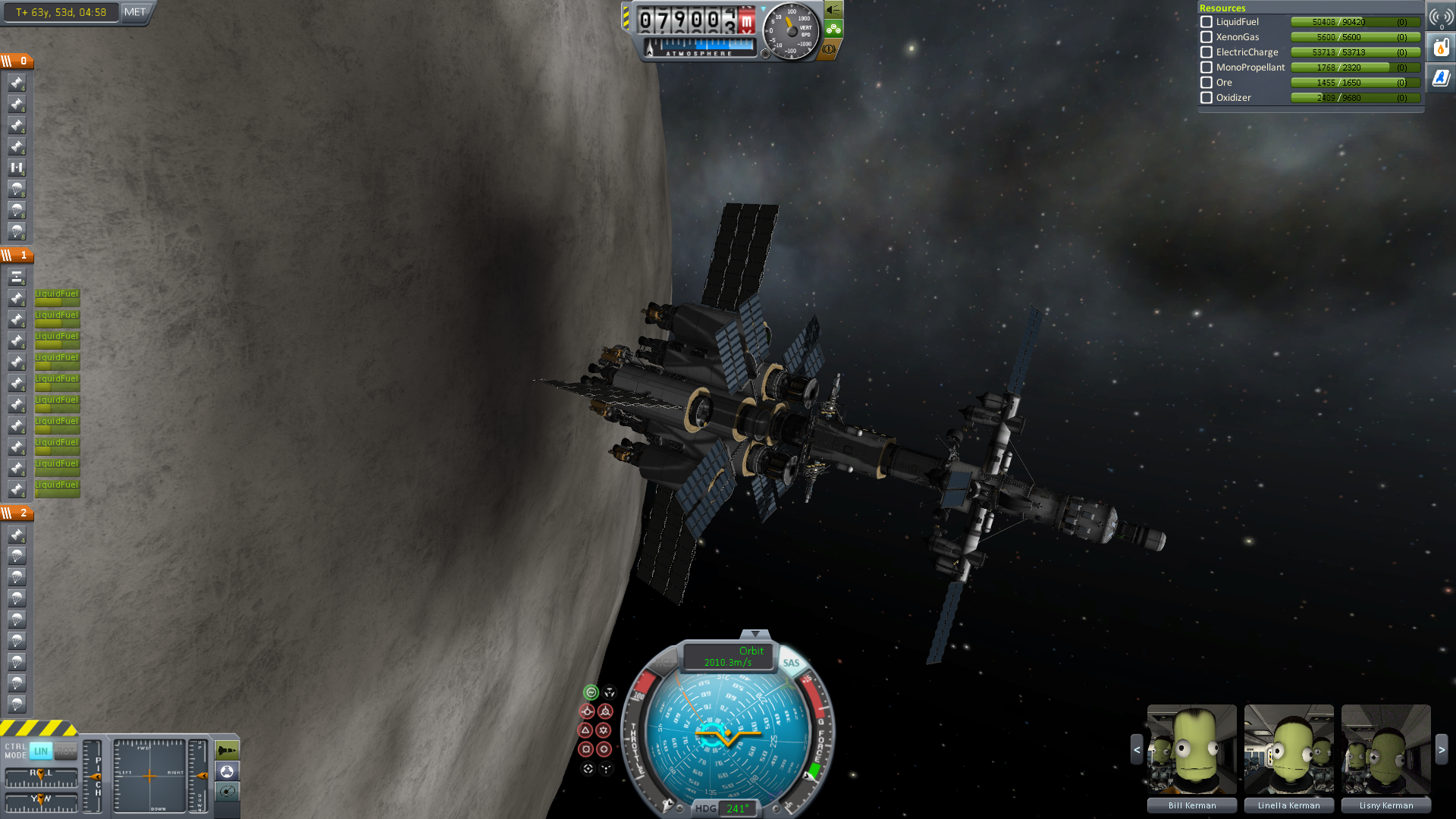Toggle the MET time display button
Viewport: 1456px width, 819px height.
pyautogui.click(x=135, y=12)
